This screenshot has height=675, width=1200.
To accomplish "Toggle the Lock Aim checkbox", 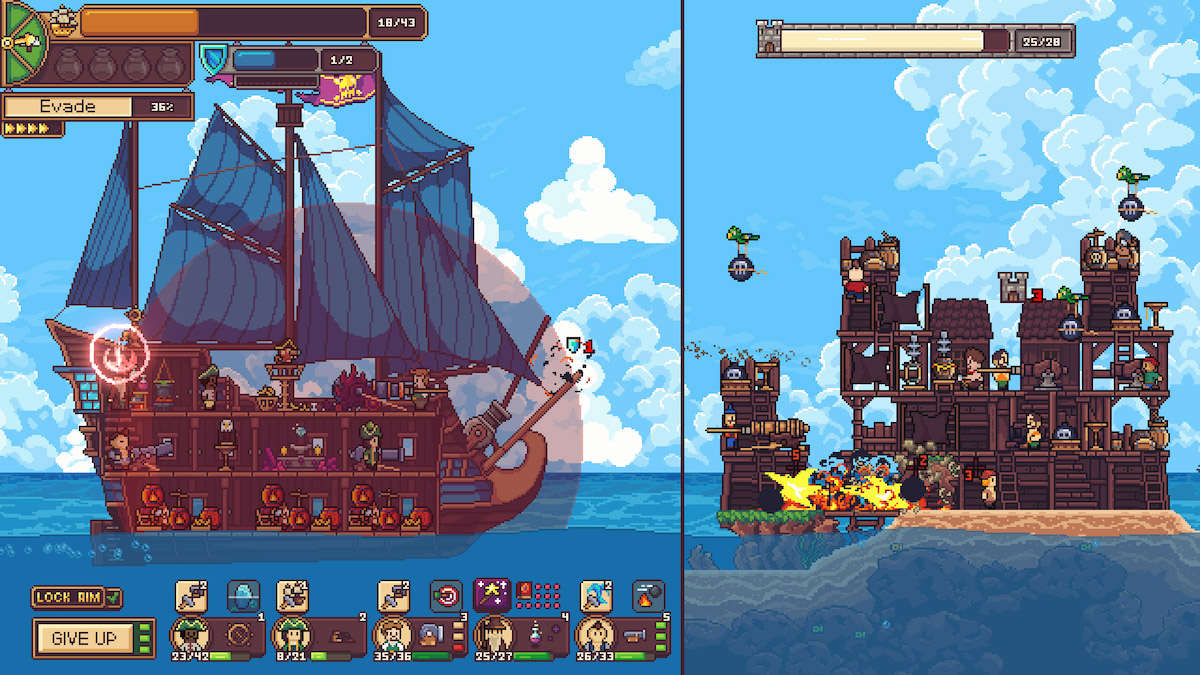I will (113, 597).
